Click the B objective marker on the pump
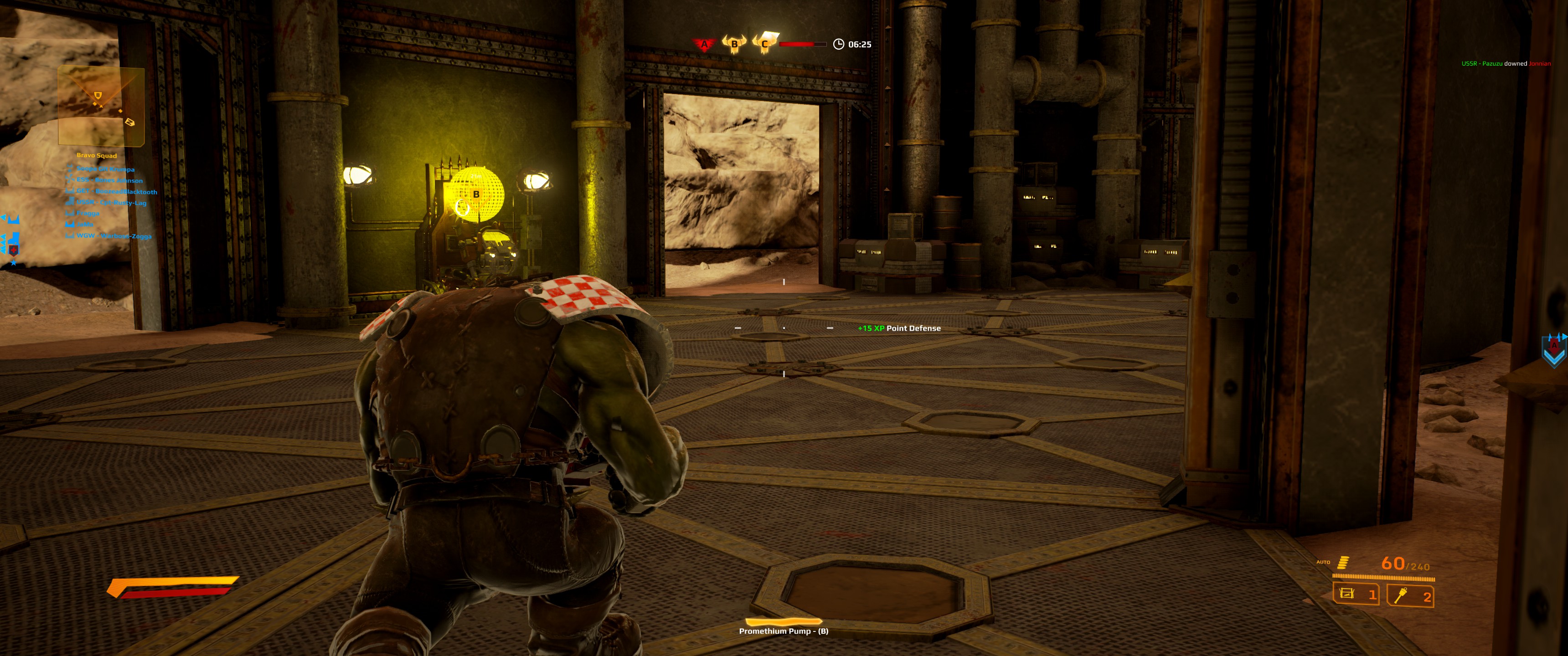This screenshot has height=656, width=1568. point(476,194)
